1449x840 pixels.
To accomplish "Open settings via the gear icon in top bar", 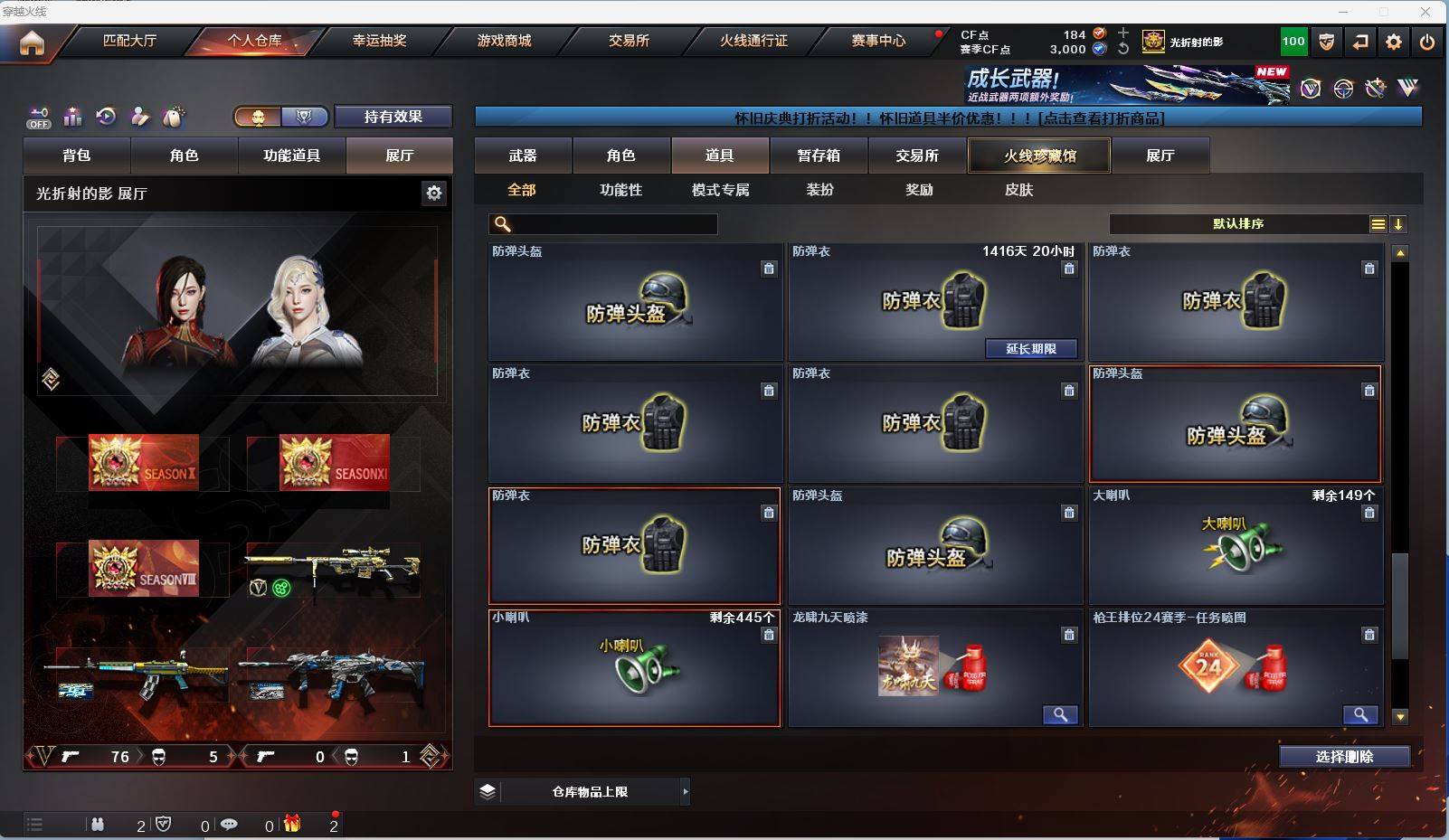I will [x=1394, y=42].
